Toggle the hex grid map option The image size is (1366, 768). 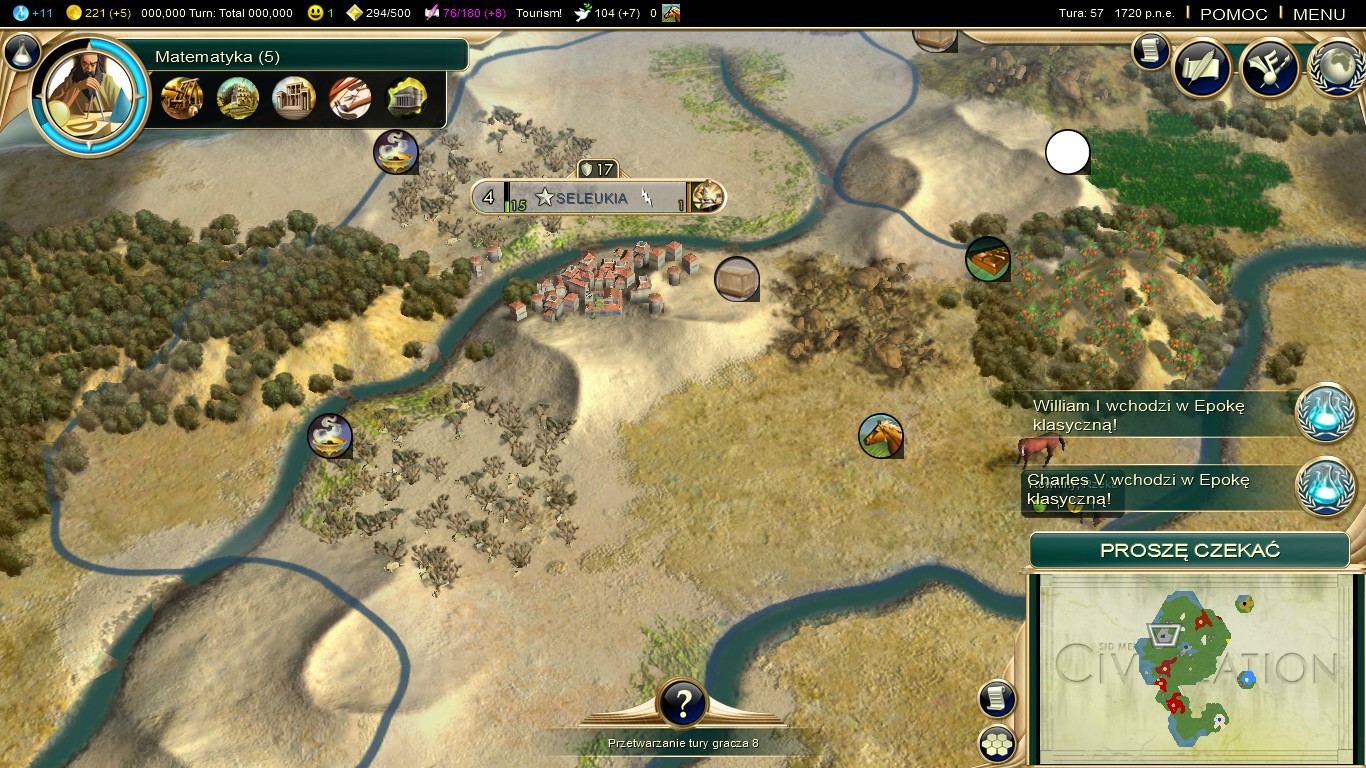pos(997,743)
